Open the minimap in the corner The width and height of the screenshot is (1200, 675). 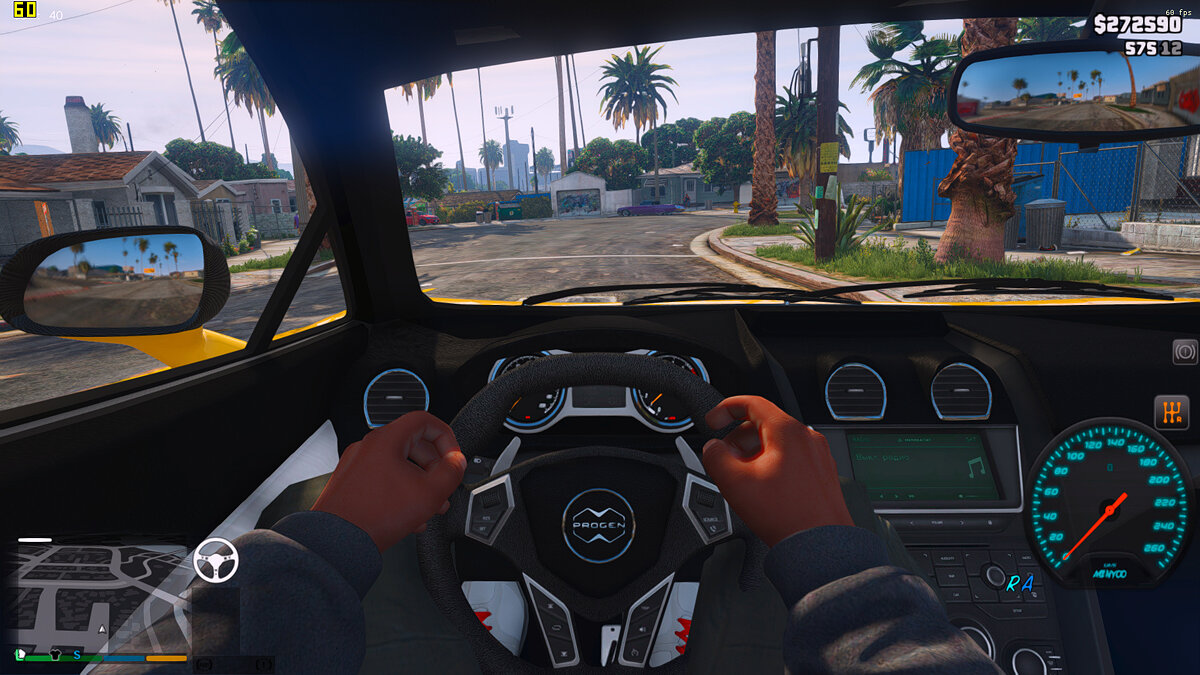[102, 598]
